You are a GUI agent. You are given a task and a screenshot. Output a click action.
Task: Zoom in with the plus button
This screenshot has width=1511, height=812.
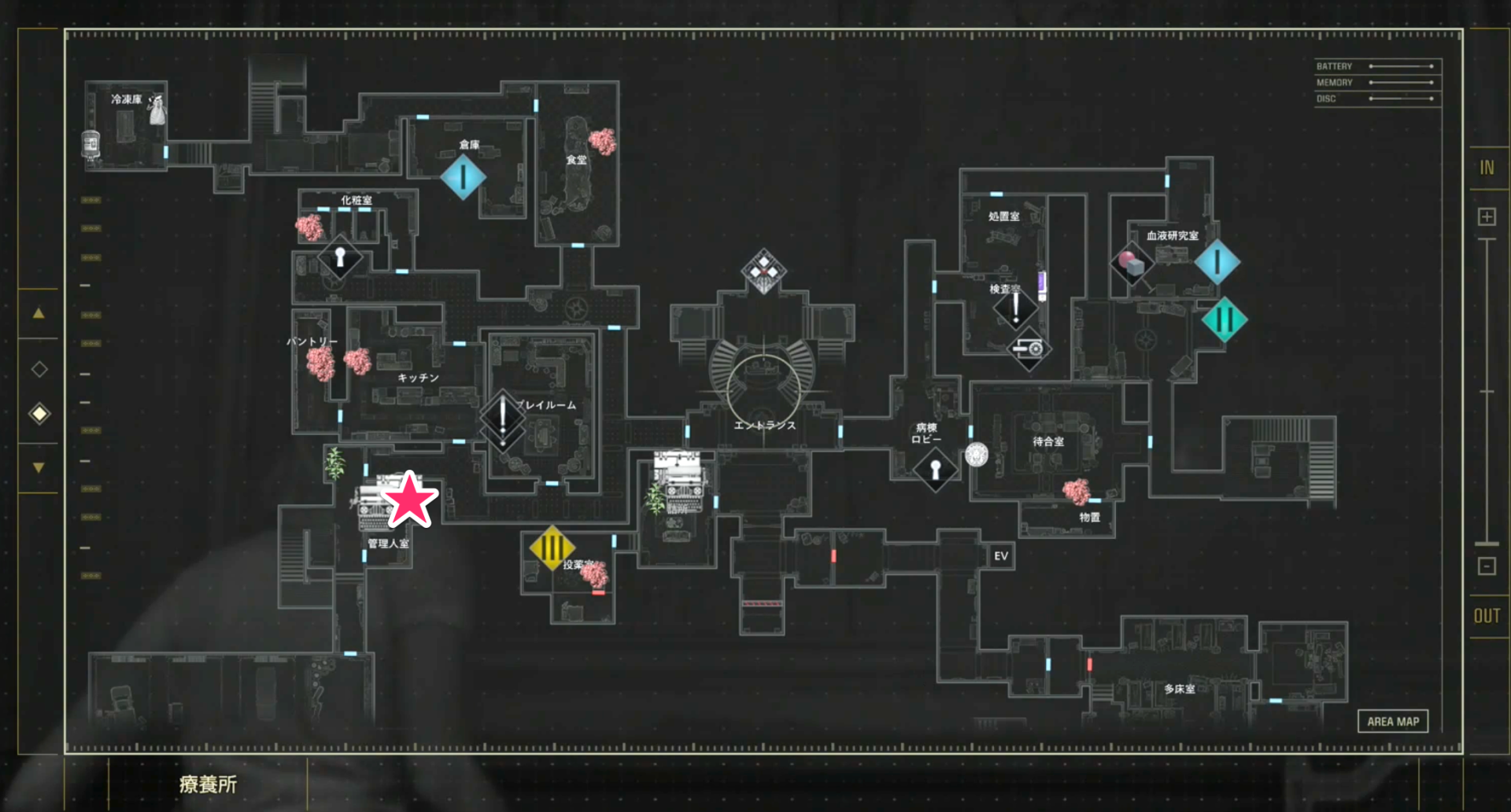tap(1486, 216)
